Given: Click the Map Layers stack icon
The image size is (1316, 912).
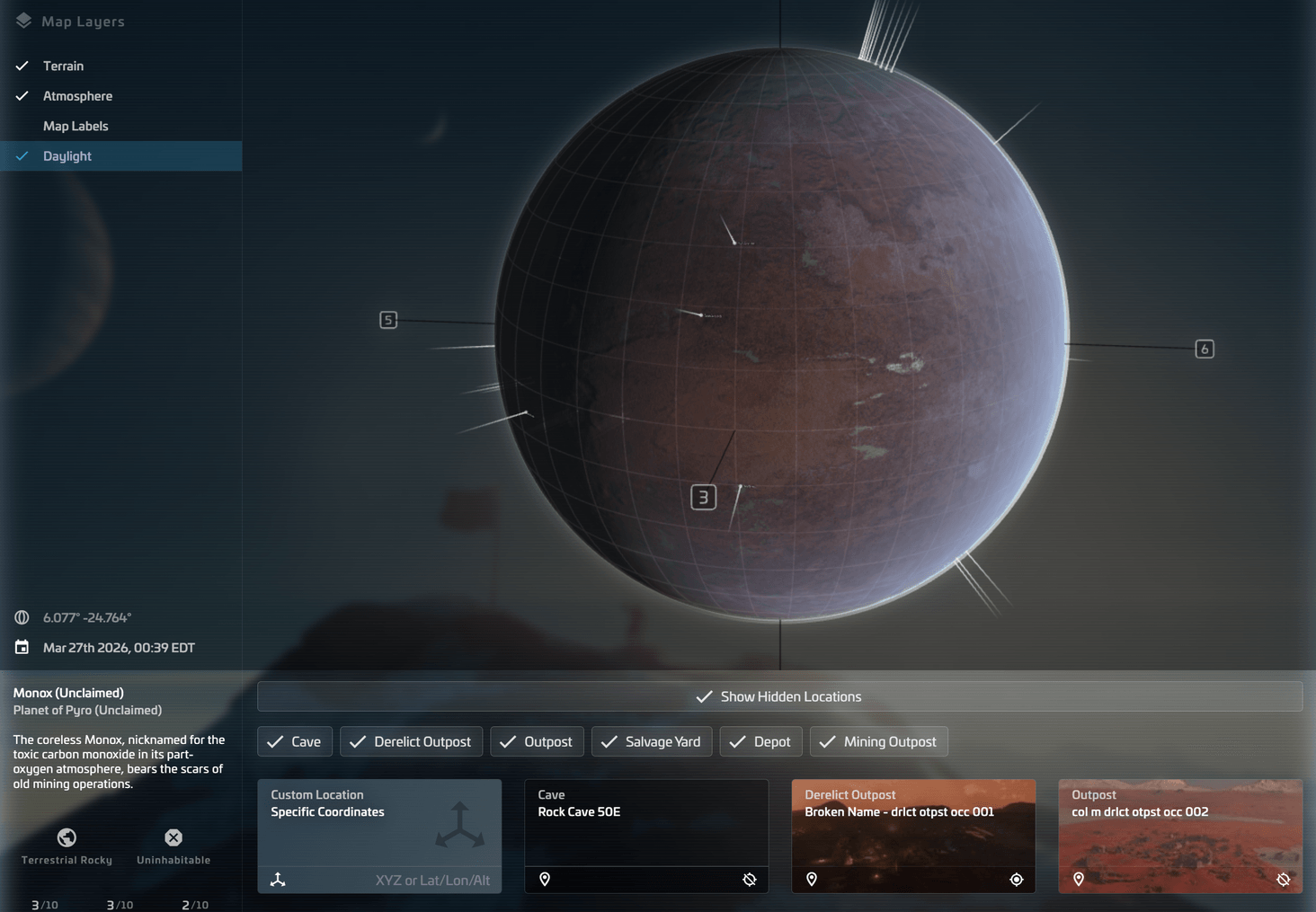Looking at the screenshot, I should pyautogui.click(x=22, y=20).
